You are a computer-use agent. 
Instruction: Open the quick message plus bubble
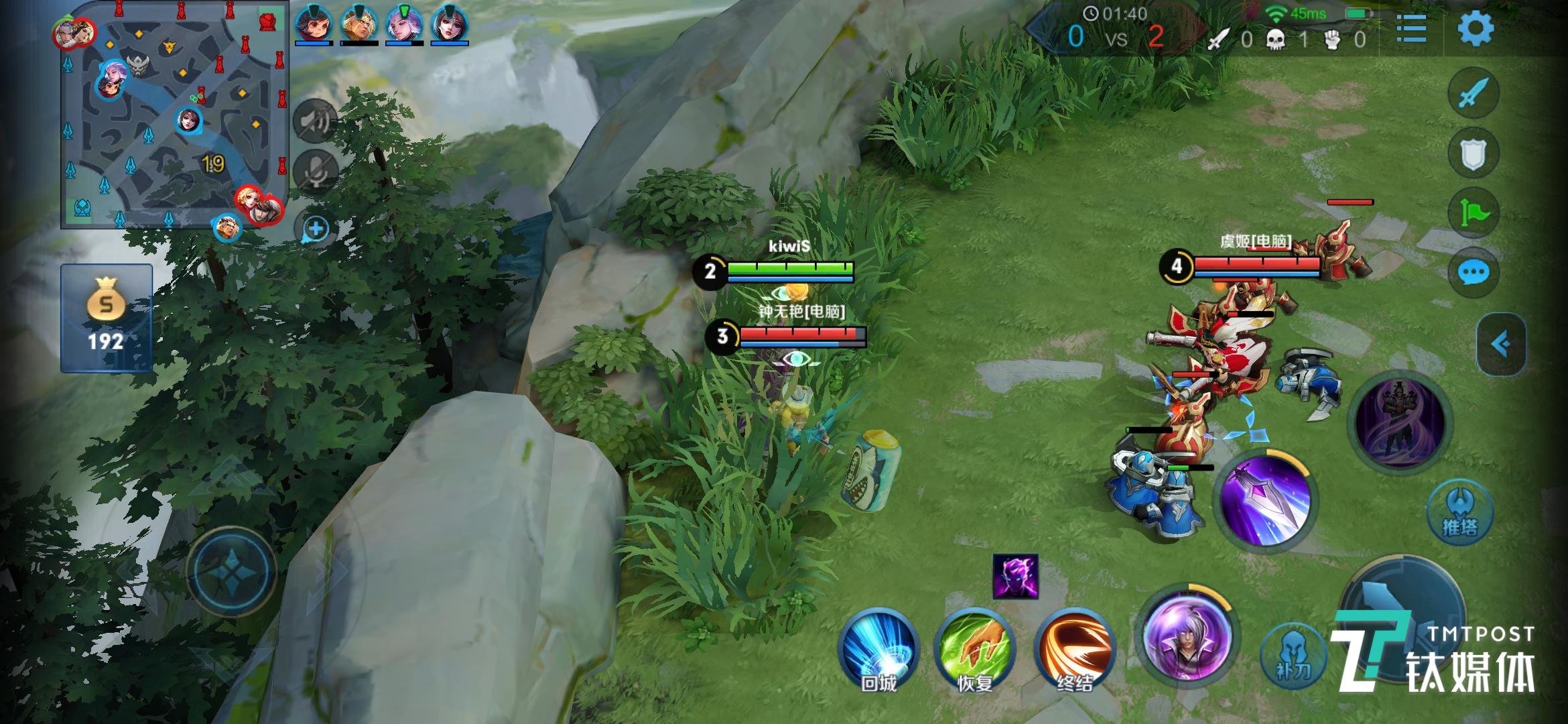click(315, 229)
